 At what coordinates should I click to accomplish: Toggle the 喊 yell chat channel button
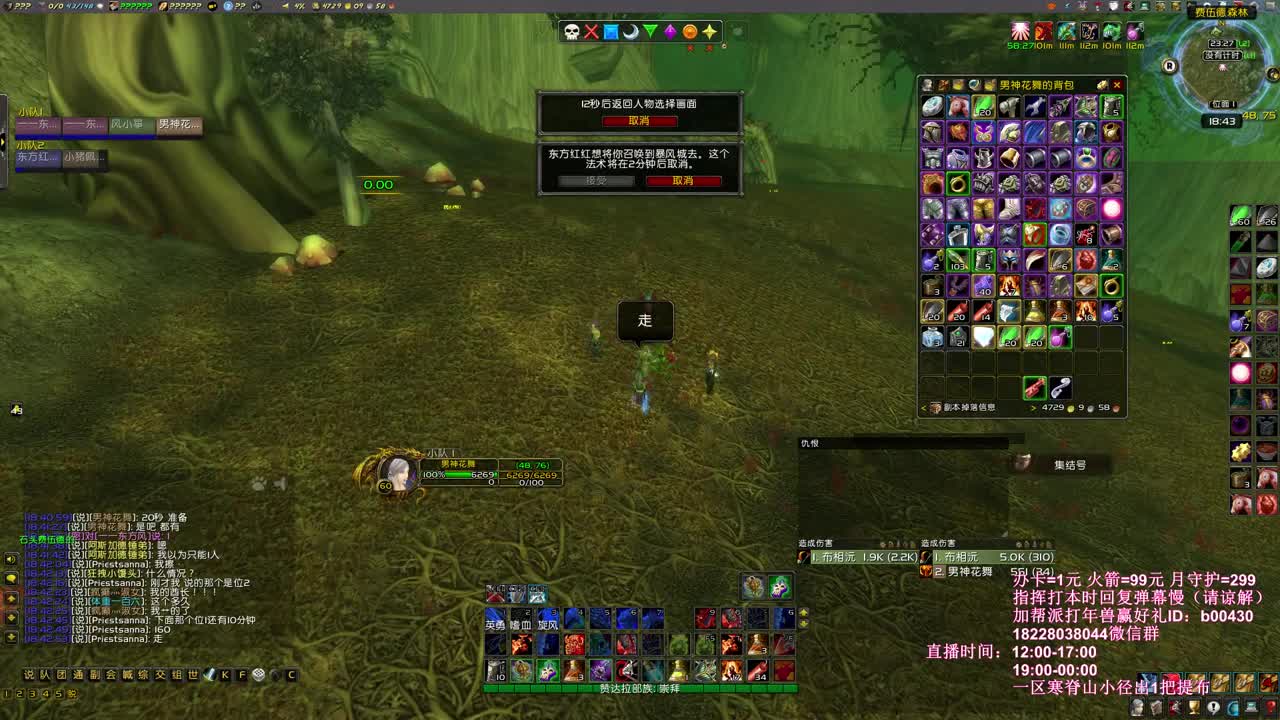point(126,675)
